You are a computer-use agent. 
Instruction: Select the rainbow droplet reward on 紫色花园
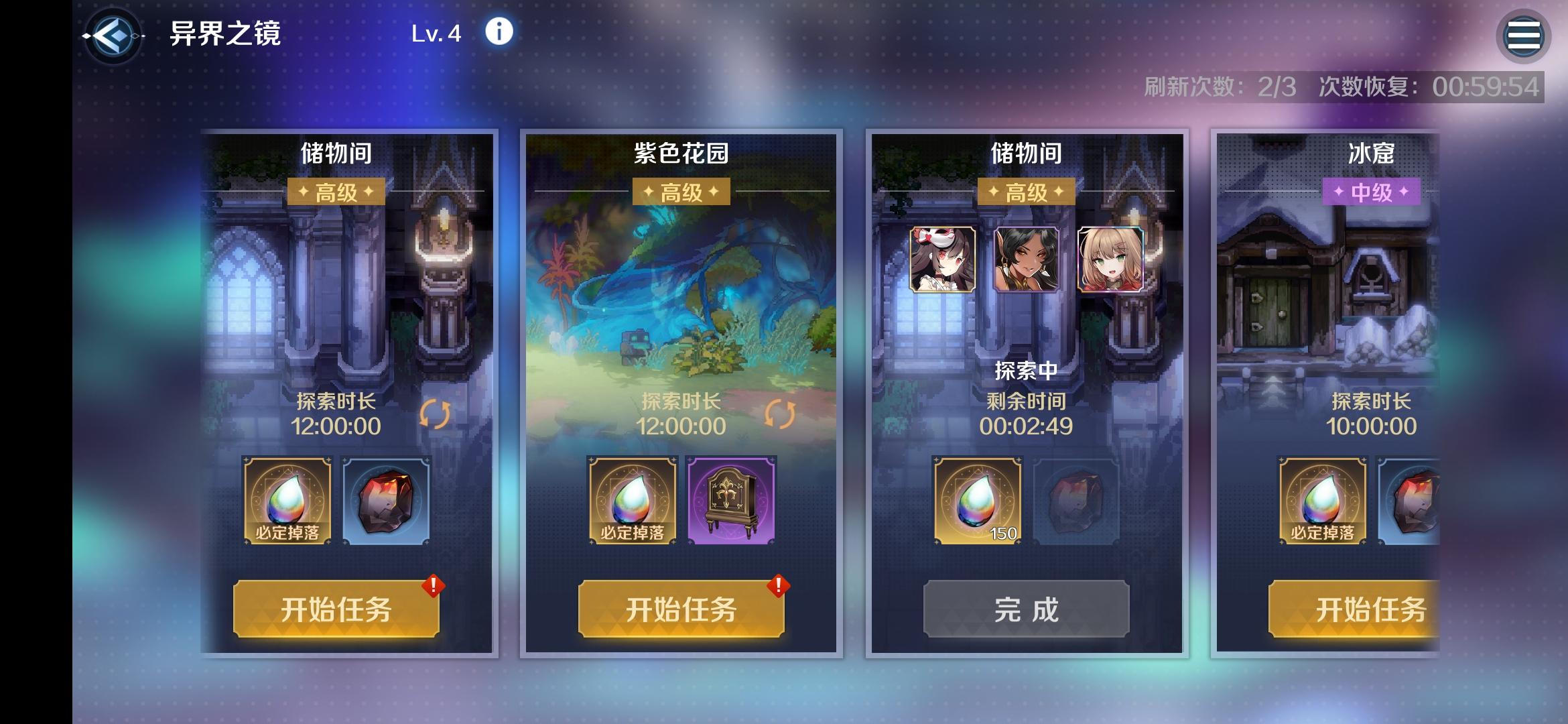click(x=633, y=500)
